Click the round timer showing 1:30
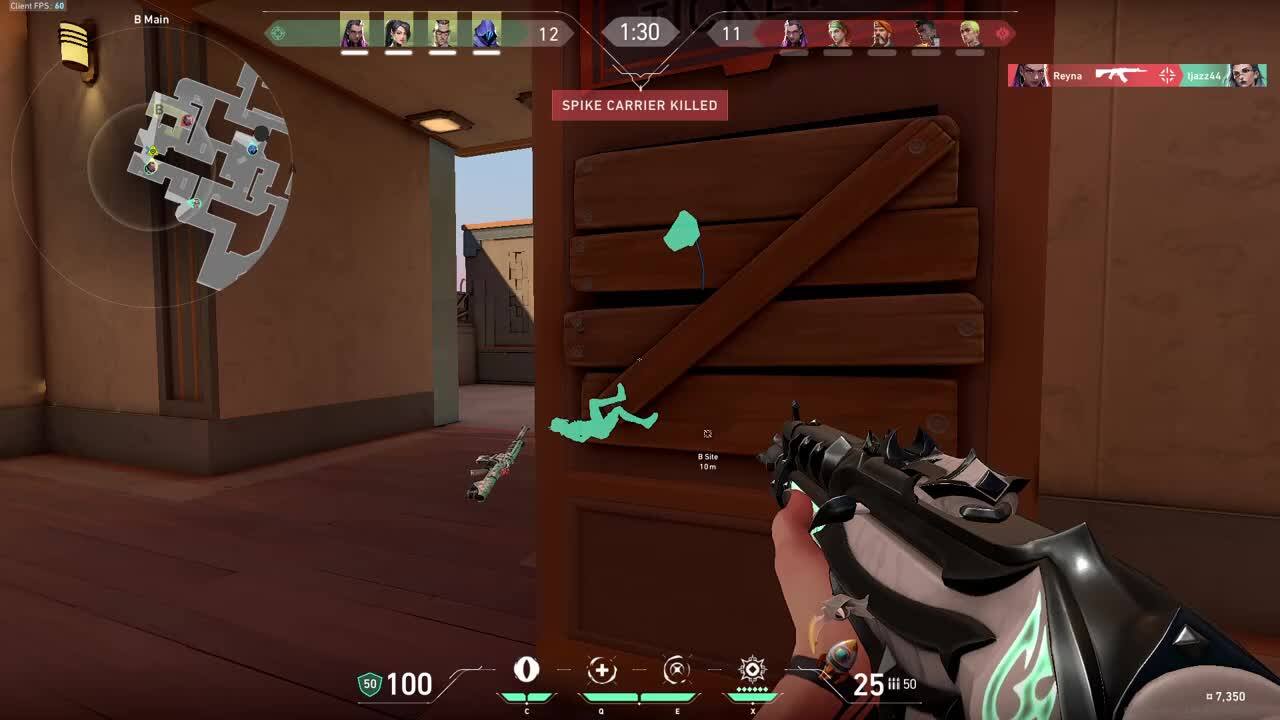 click(639, 32)
